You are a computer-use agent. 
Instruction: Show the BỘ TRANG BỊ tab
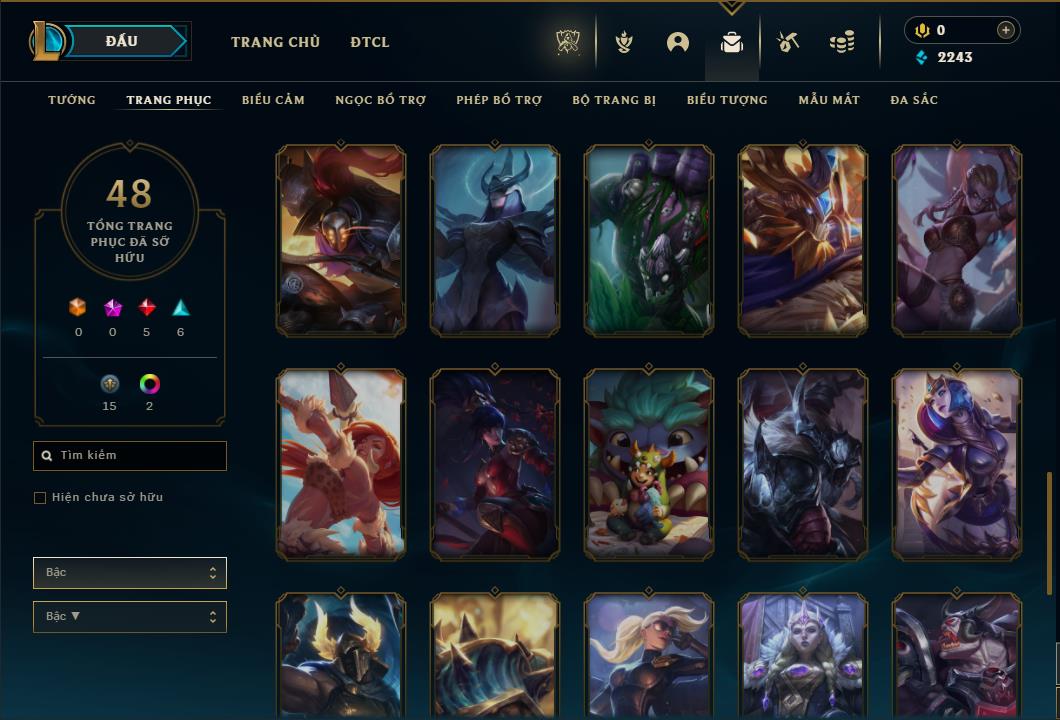[x=614, y=100]
